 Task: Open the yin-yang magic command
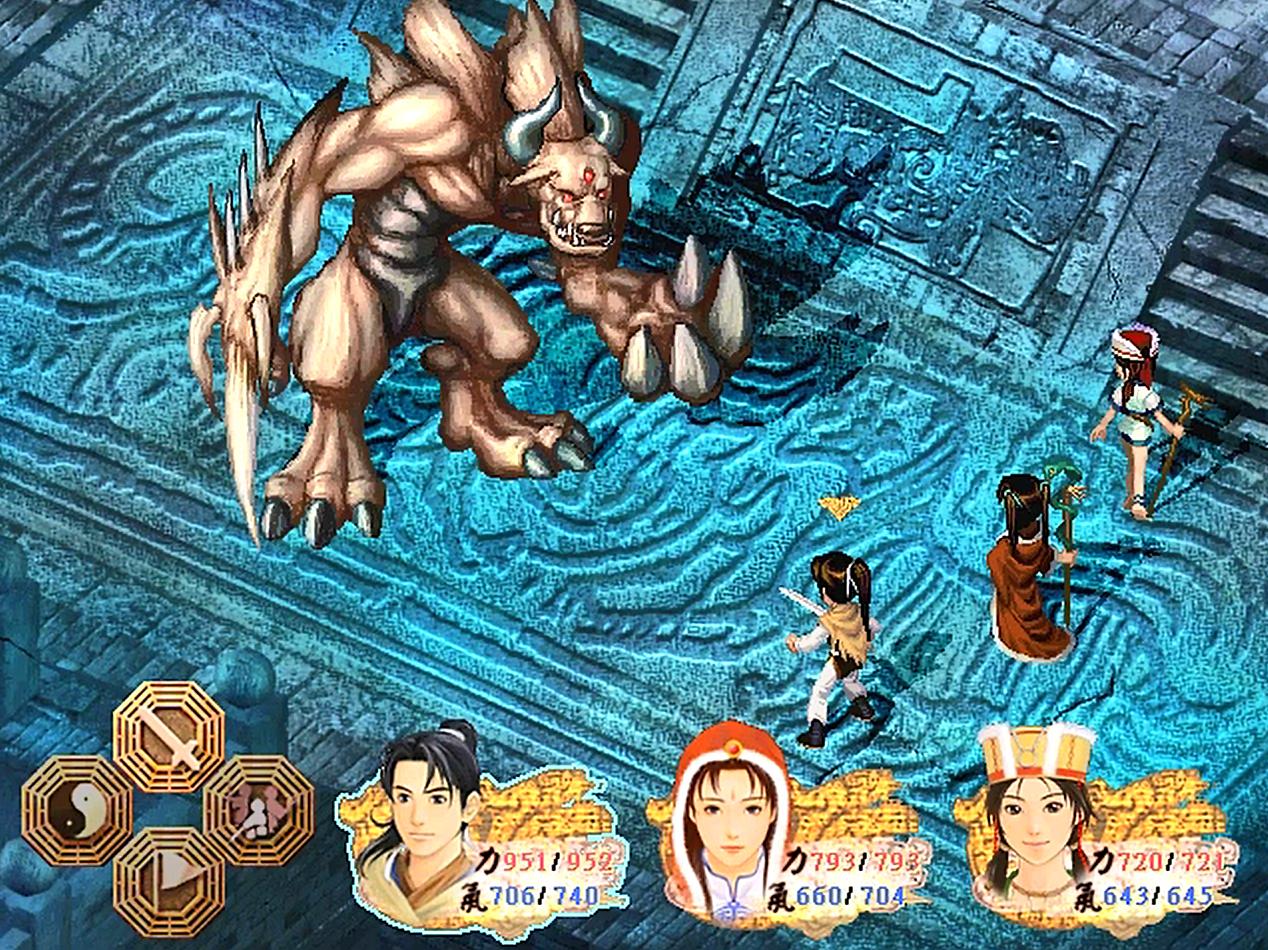coord(77,809)
